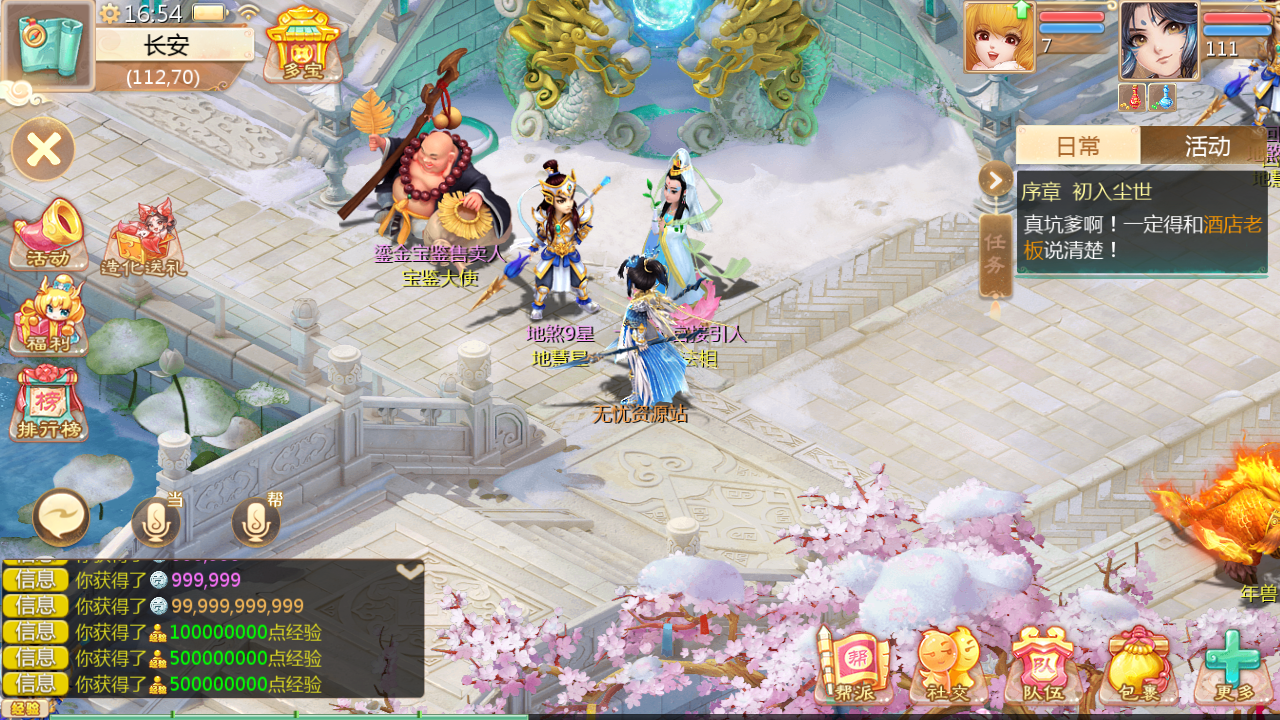This screenshot has width=1280, height=720.
Task: Open the 包裹 inventory bag
Action: pos(1138,665)
